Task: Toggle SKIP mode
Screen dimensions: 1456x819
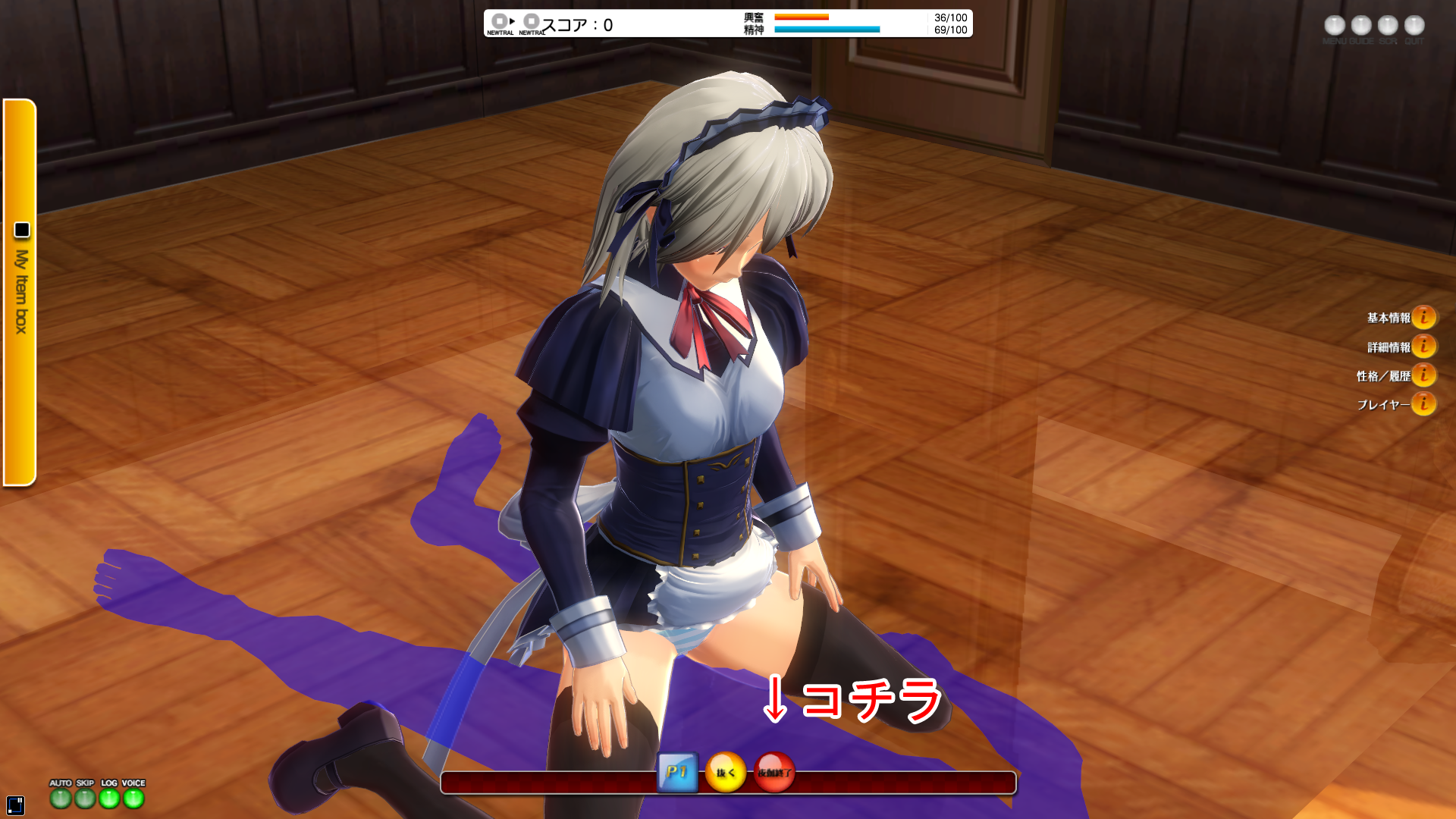Action: (x=85, y=798)
